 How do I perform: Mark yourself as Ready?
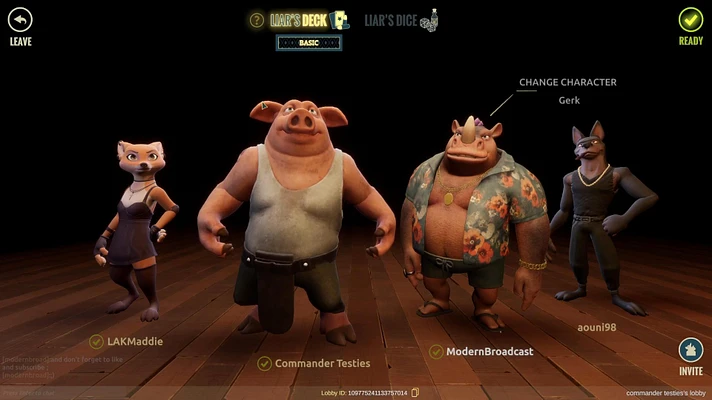click(690, 20)
